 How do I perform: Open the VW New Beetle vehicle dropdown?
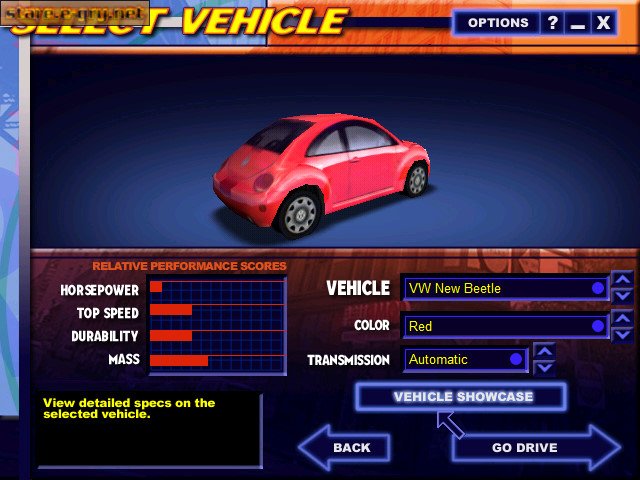[506, 288]
